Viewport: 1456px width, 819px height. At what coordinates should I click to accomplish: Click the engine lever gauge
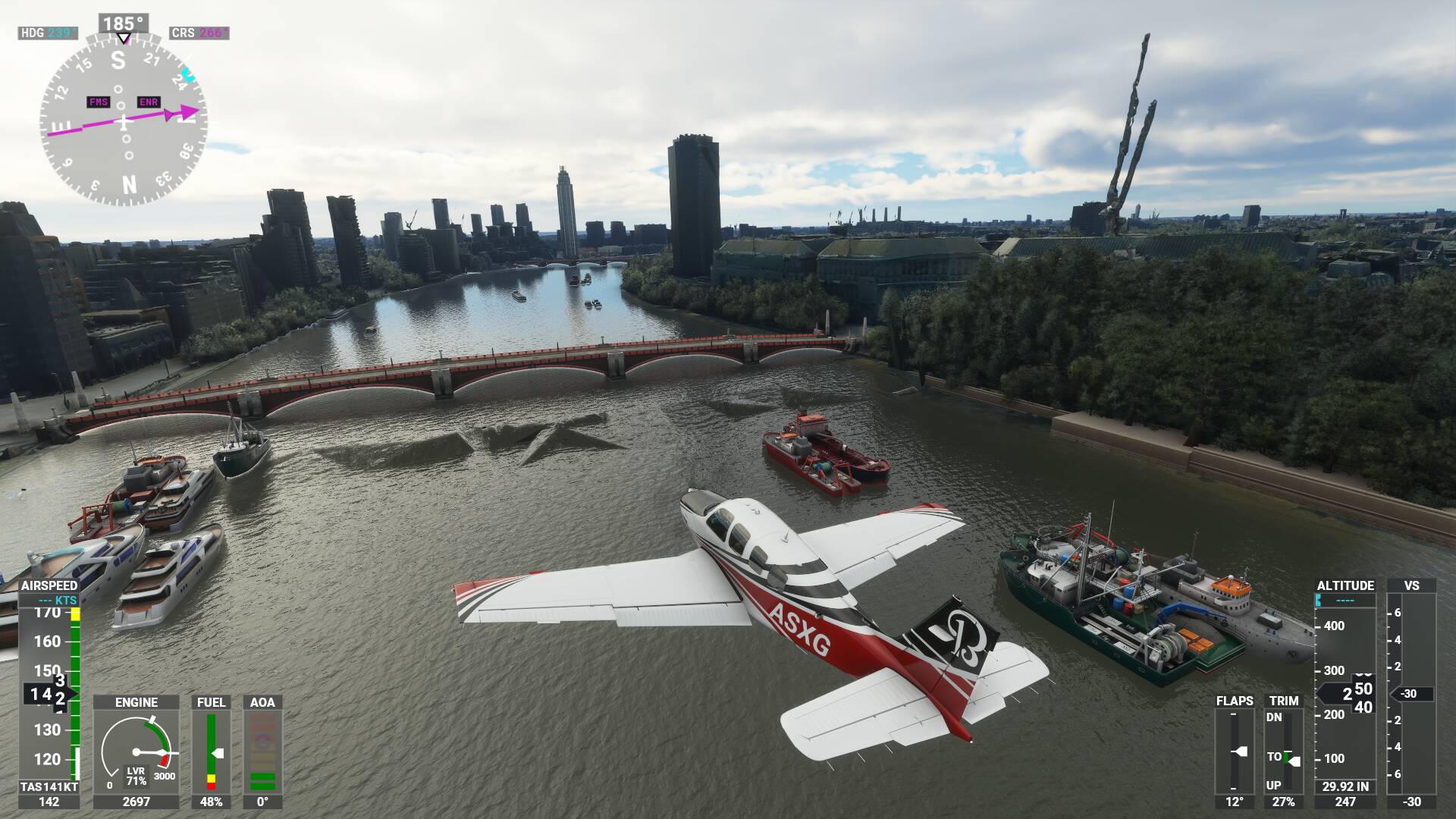[136, 751]
